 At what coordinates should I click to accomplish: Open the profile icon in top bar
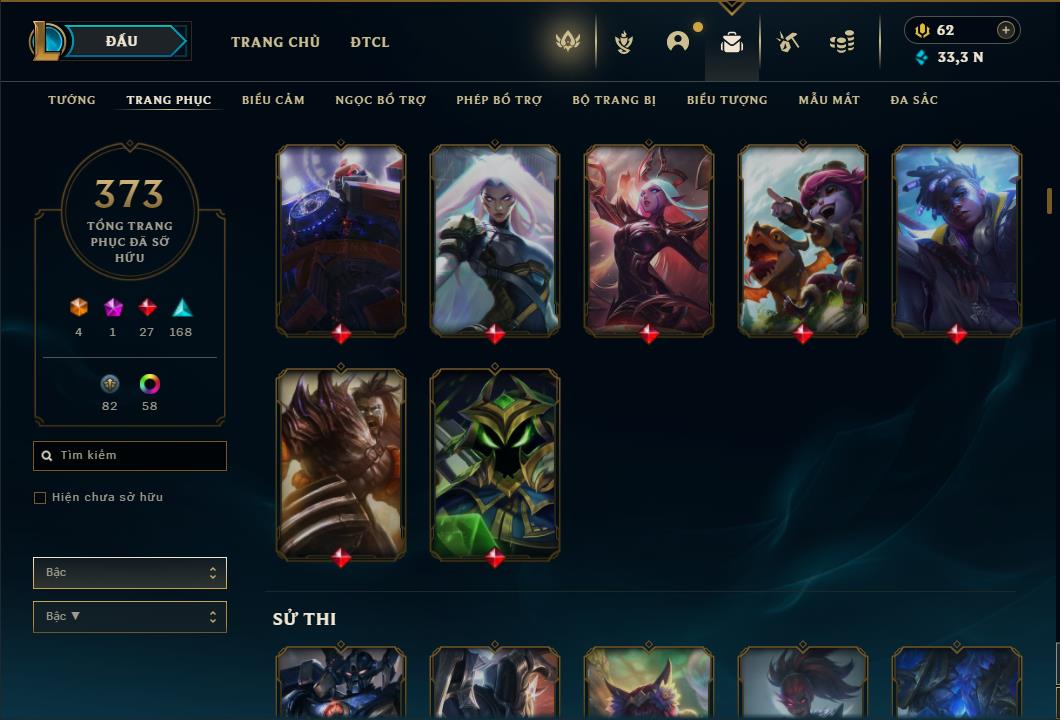[678, 42]
